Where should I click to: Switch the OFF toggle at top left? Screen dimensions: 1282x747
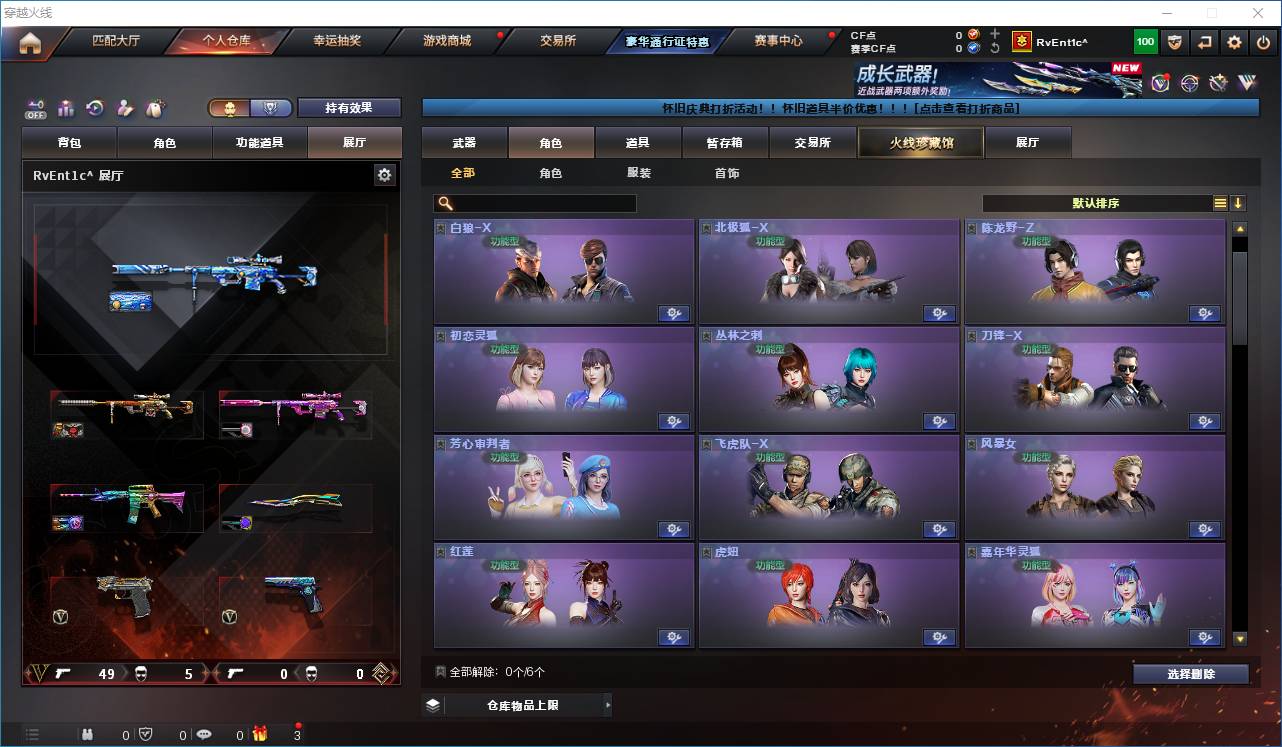pyautogui.click(x=36, y=108)
